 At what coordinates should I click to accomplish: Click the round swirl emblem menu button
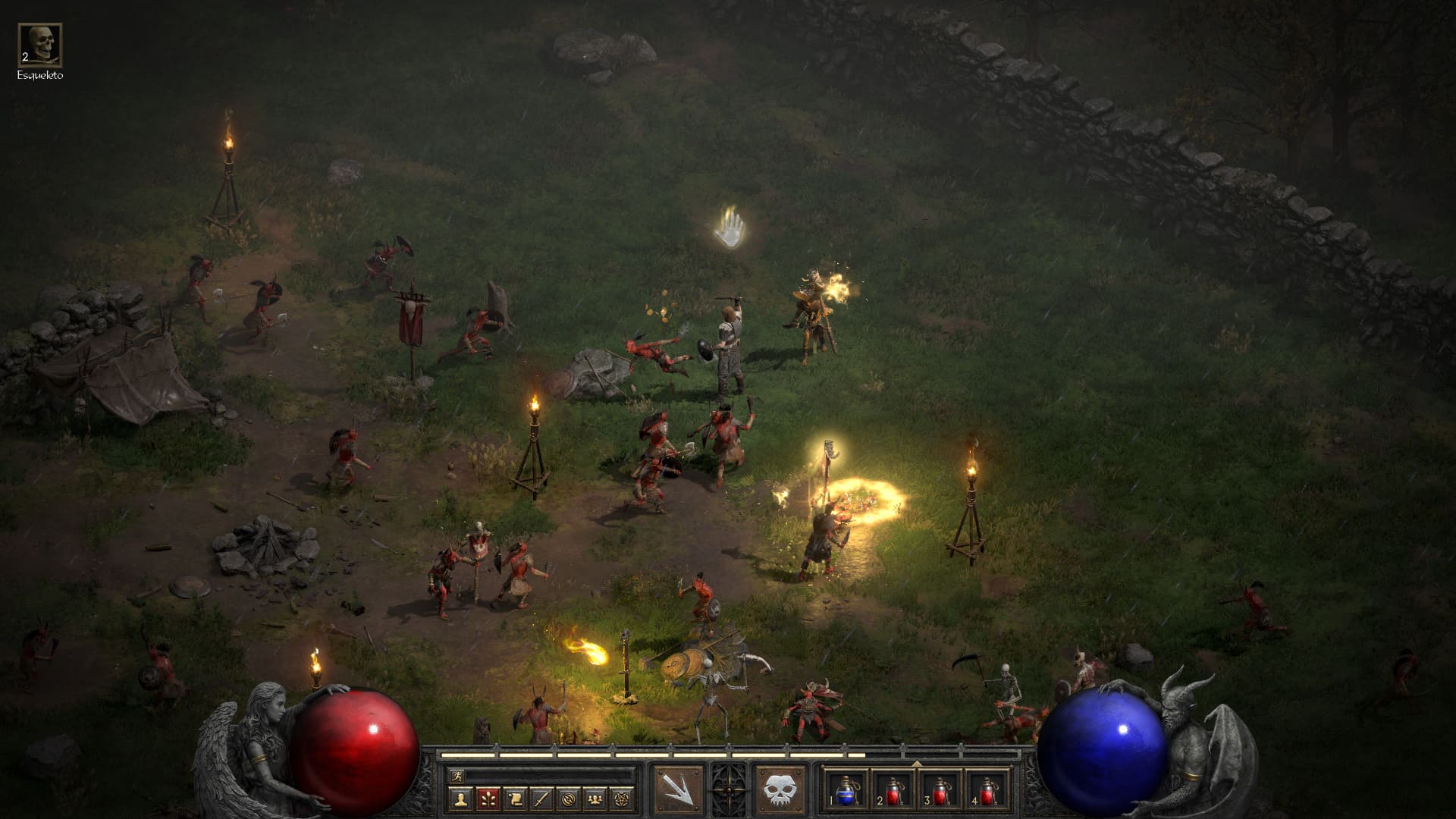coord(570,799)
